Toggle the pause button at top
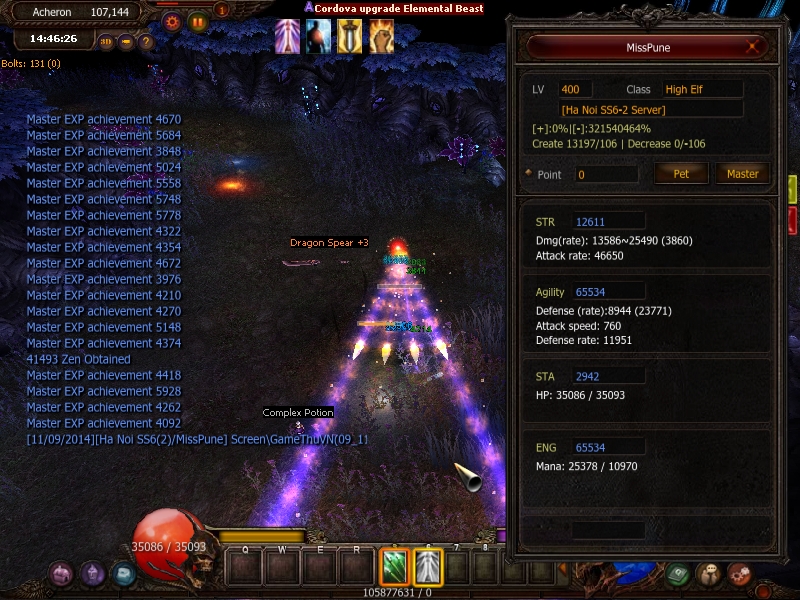The height and width of the screenshot is (600, 800). pos(197,20)
